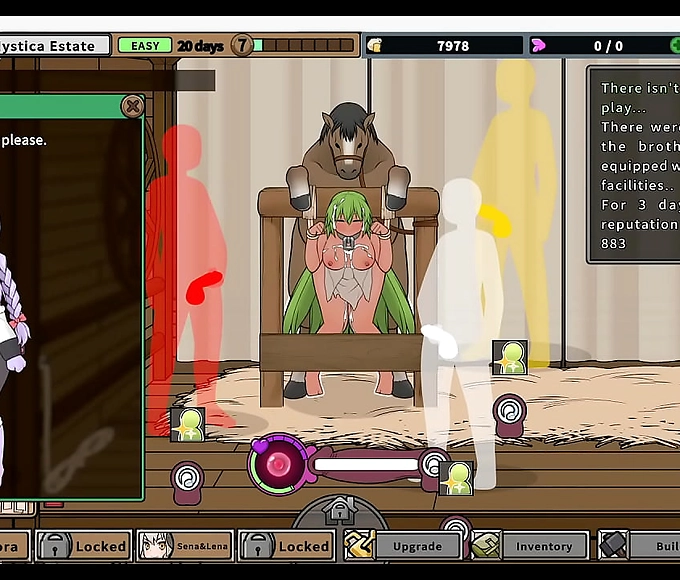Click the pink heart orb gauge
The image size is (680, 580).
(278, 464)
